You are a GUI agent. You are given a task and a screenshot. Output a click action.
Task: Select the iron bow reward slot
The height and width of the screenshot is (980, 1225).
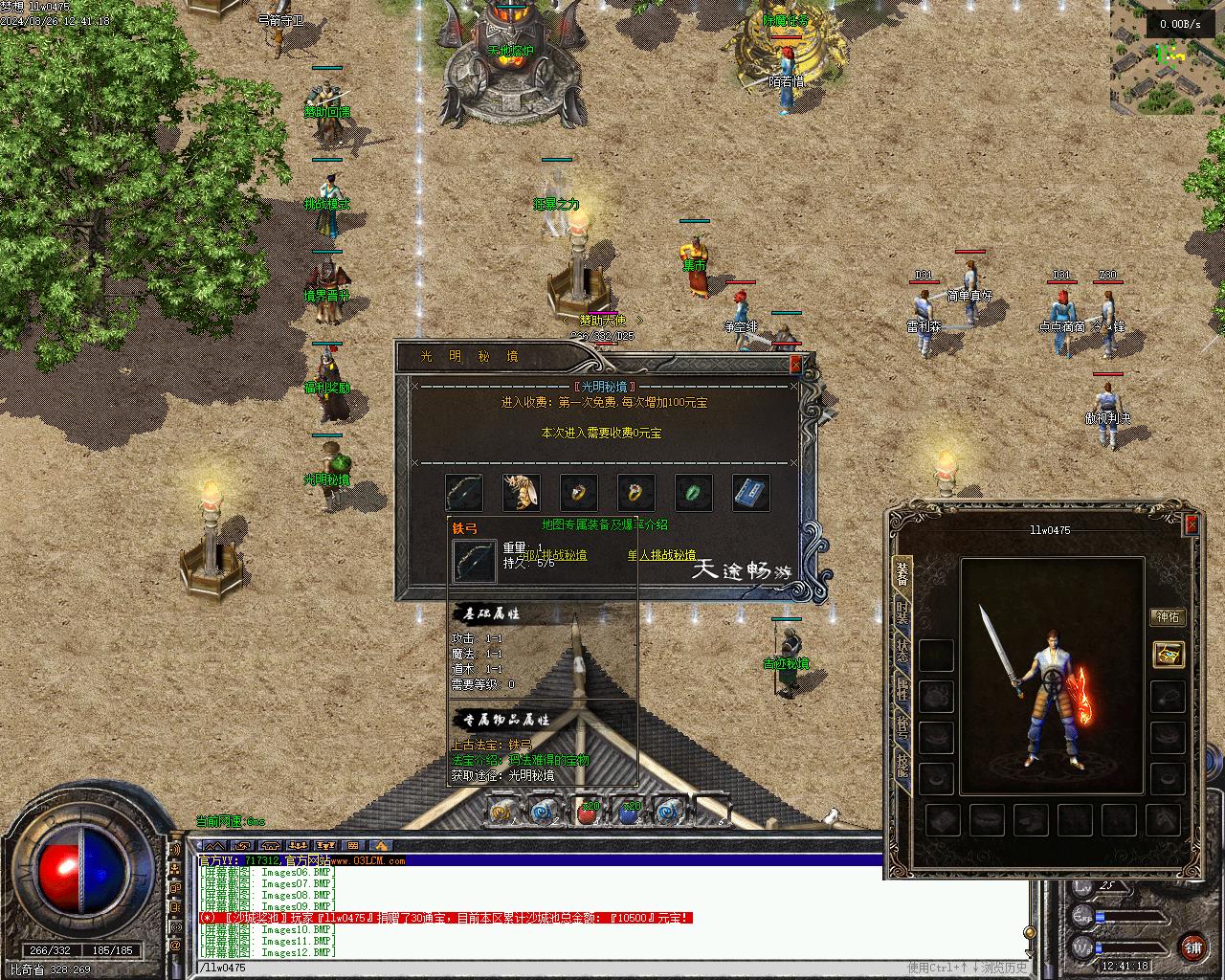pyautogui.click(x=464, y=493)
